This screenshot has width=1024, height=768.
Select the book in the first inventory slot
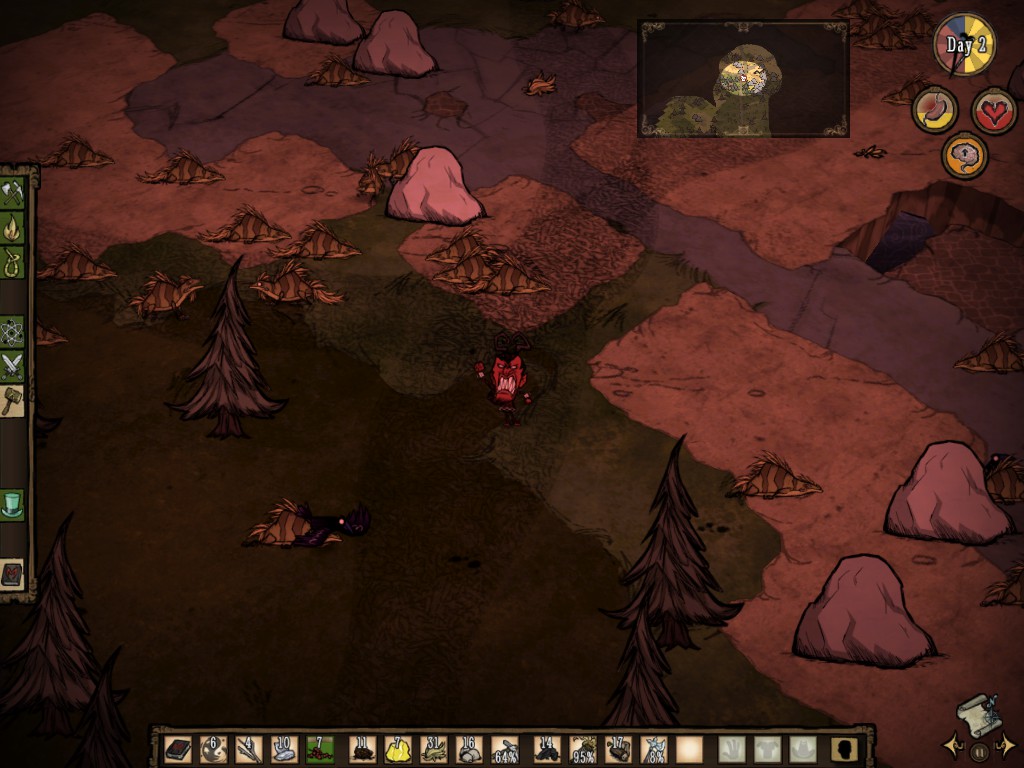point(178,749)
